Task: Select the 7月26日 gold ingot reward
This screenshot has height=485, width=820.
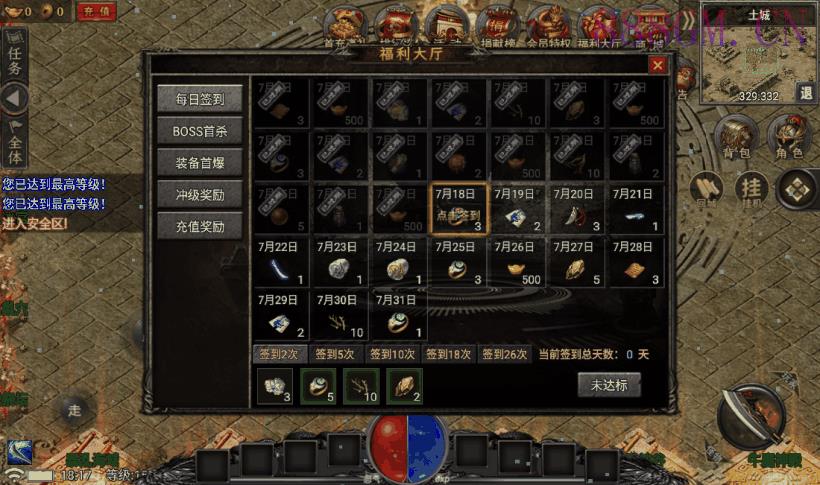Action: pyautogui.click(x=518, y=263)
